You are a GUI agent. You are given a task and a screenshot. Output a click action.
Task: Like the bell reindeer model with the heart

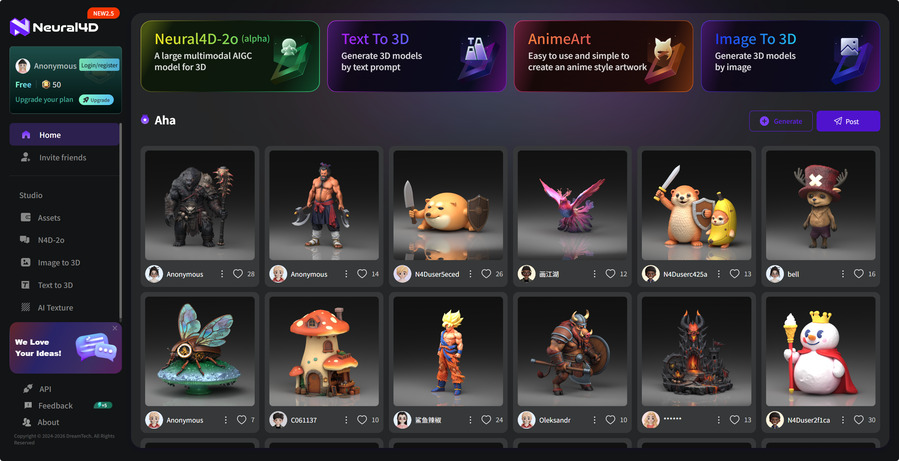tap(859, 274)
